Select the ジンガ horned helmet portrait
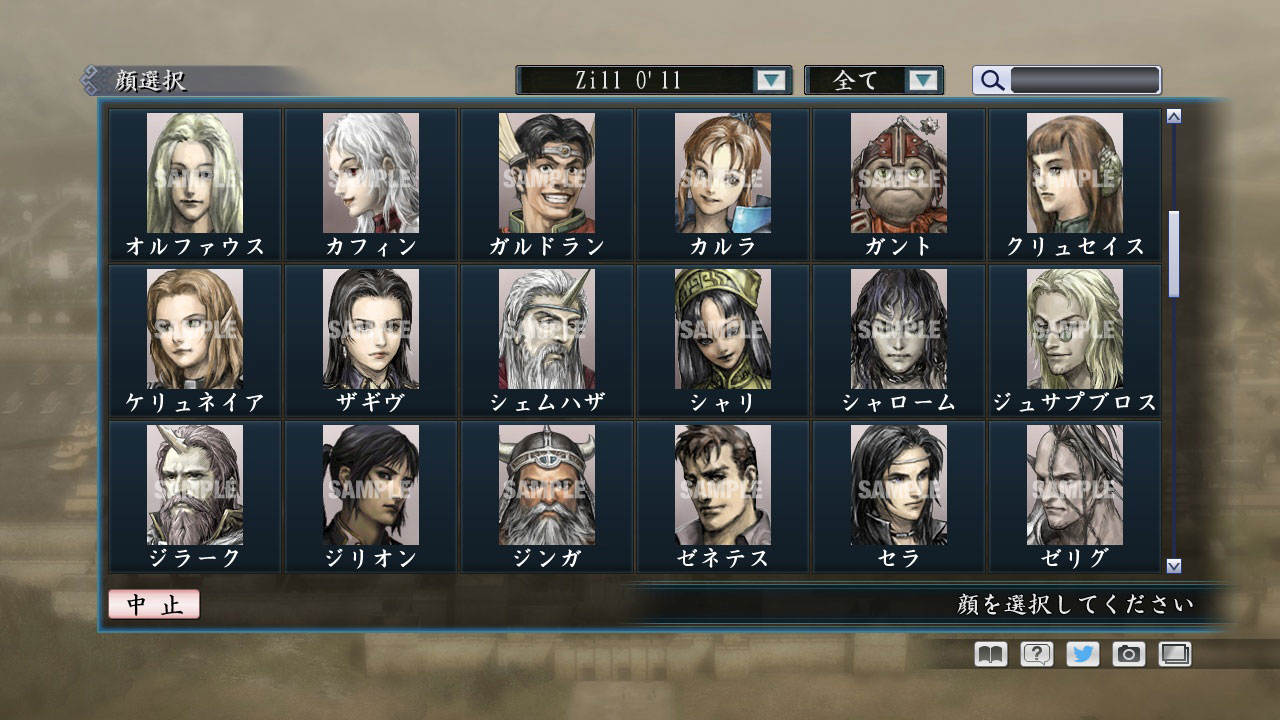Viewport: 1280px width, 720px height. (x=546, y=487)
